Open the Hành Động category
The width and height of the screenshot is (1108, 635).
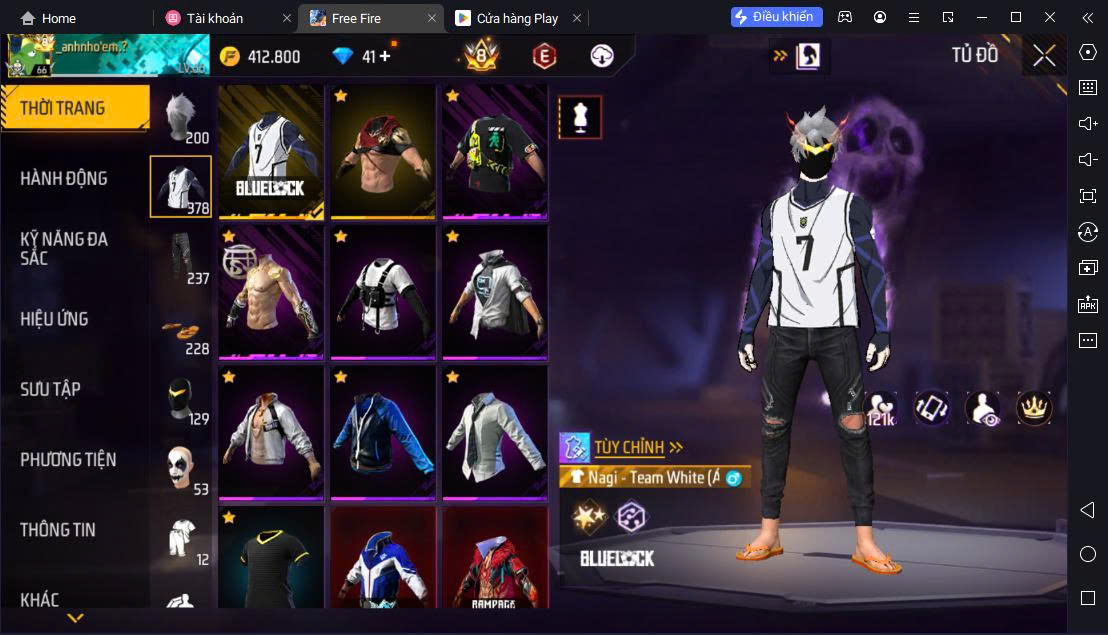click(64, 179)
